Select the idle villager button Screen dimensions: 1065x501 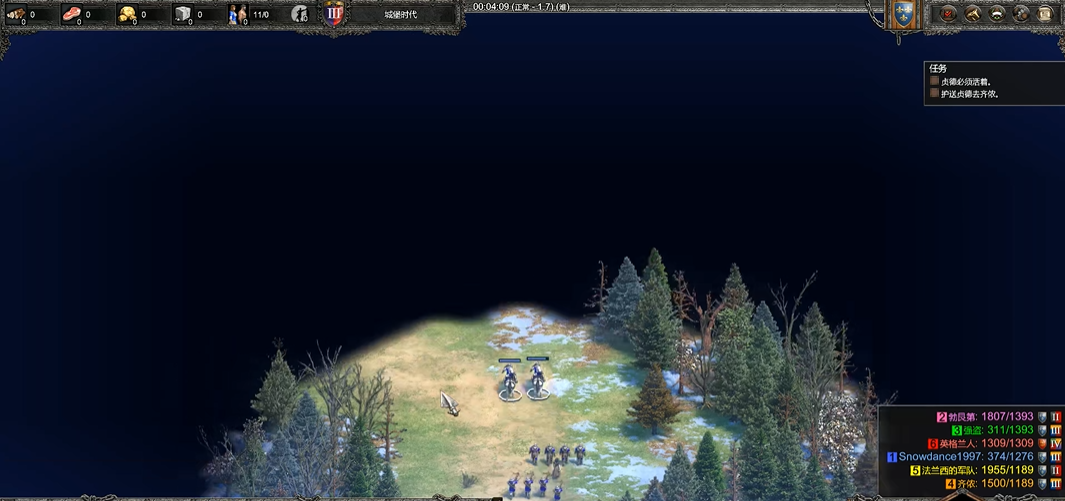click(299, 14)
